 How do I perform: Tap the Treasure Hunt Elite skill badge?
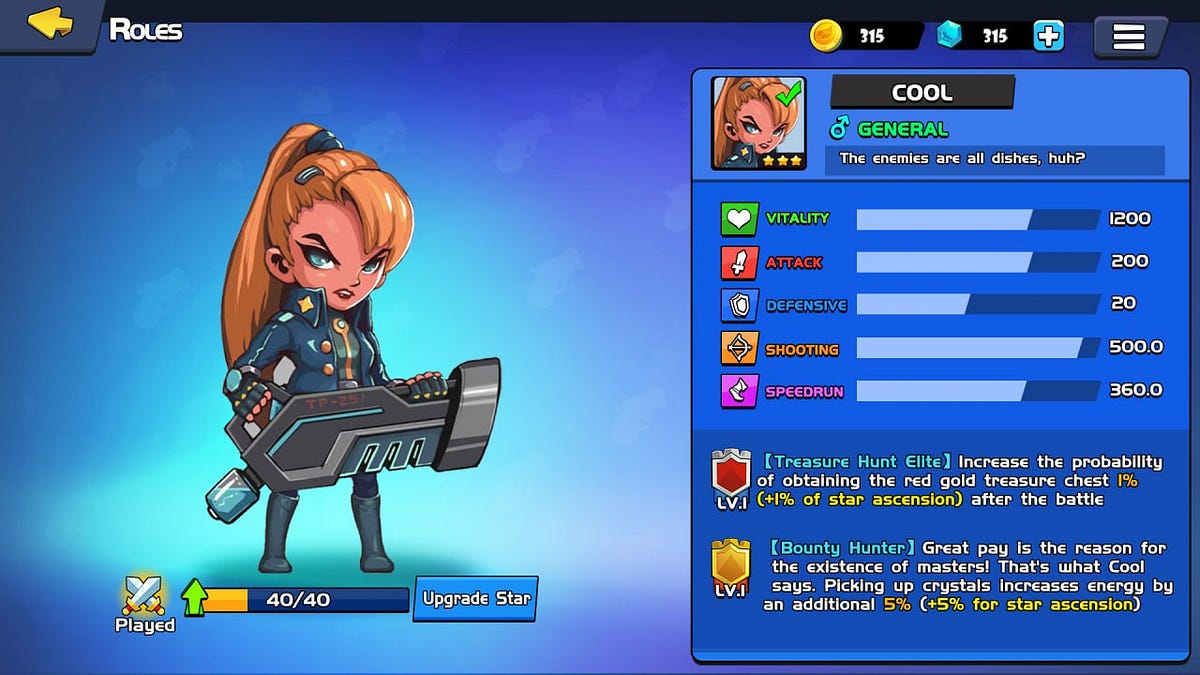[731, 478]
